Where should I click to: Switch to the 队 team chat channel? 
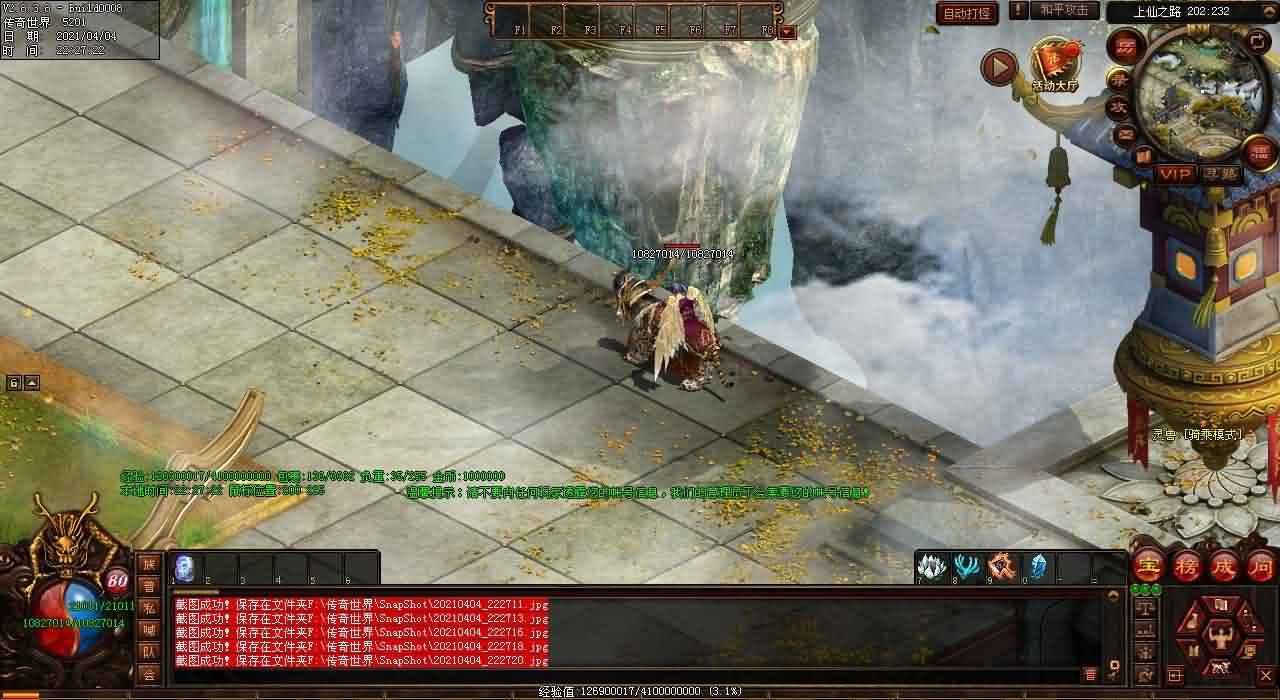pos(149,652)
